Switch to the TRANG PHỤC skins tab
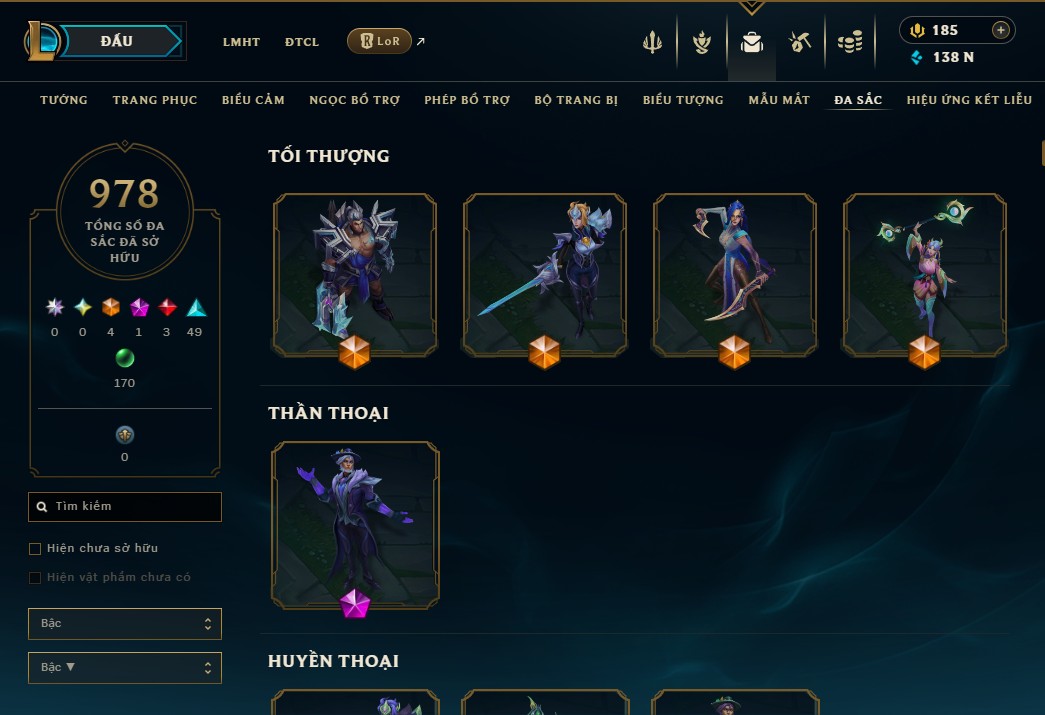The height and width of the screenshot is (715, 1045). [x=155, y=100]
